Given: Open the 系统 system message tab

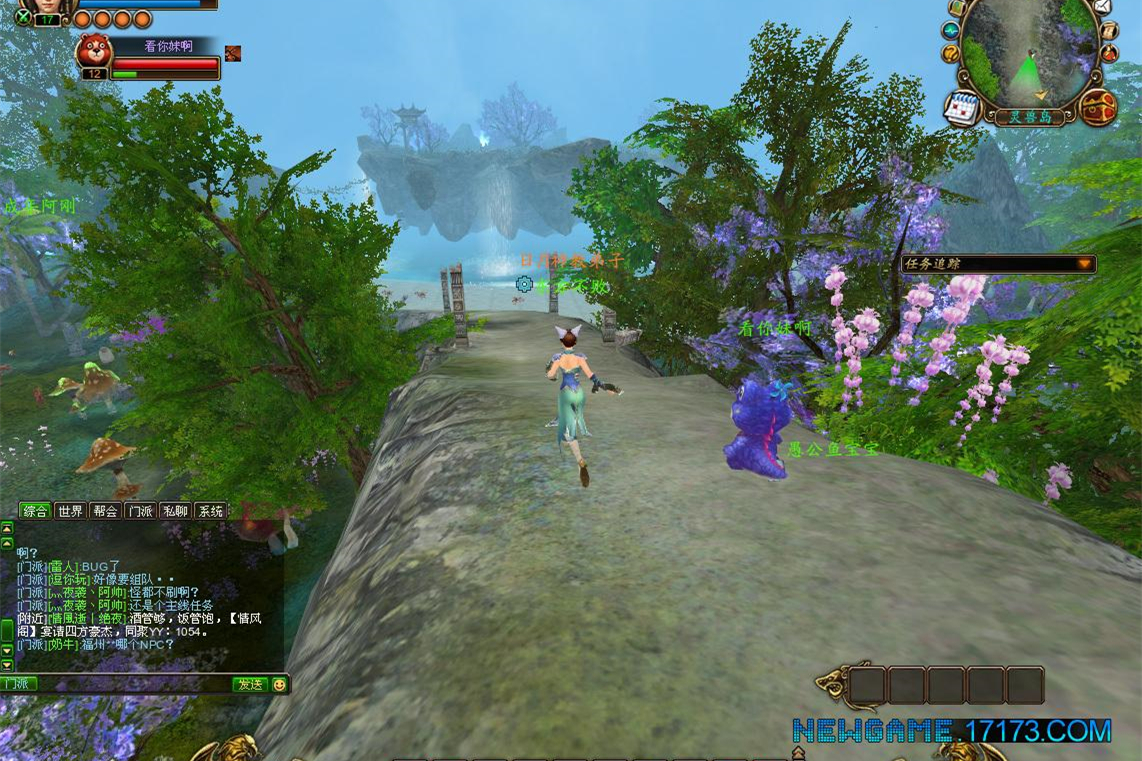Looking at the screenshot, I should click(210, 511).
